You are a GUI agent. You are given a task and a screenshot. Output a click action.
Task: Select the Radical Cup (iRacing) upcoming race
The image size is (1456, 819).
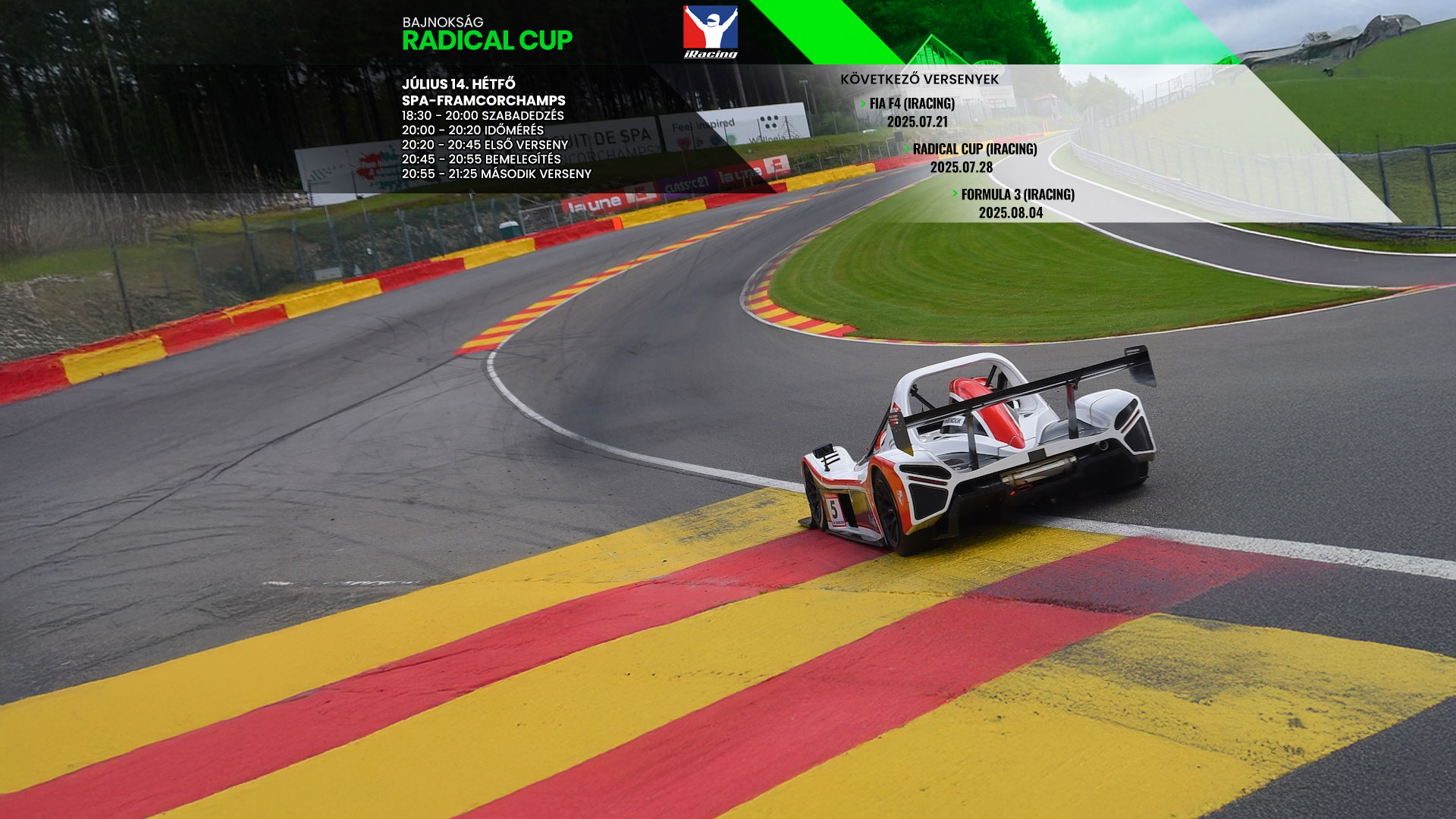click(x=974, y=149)
